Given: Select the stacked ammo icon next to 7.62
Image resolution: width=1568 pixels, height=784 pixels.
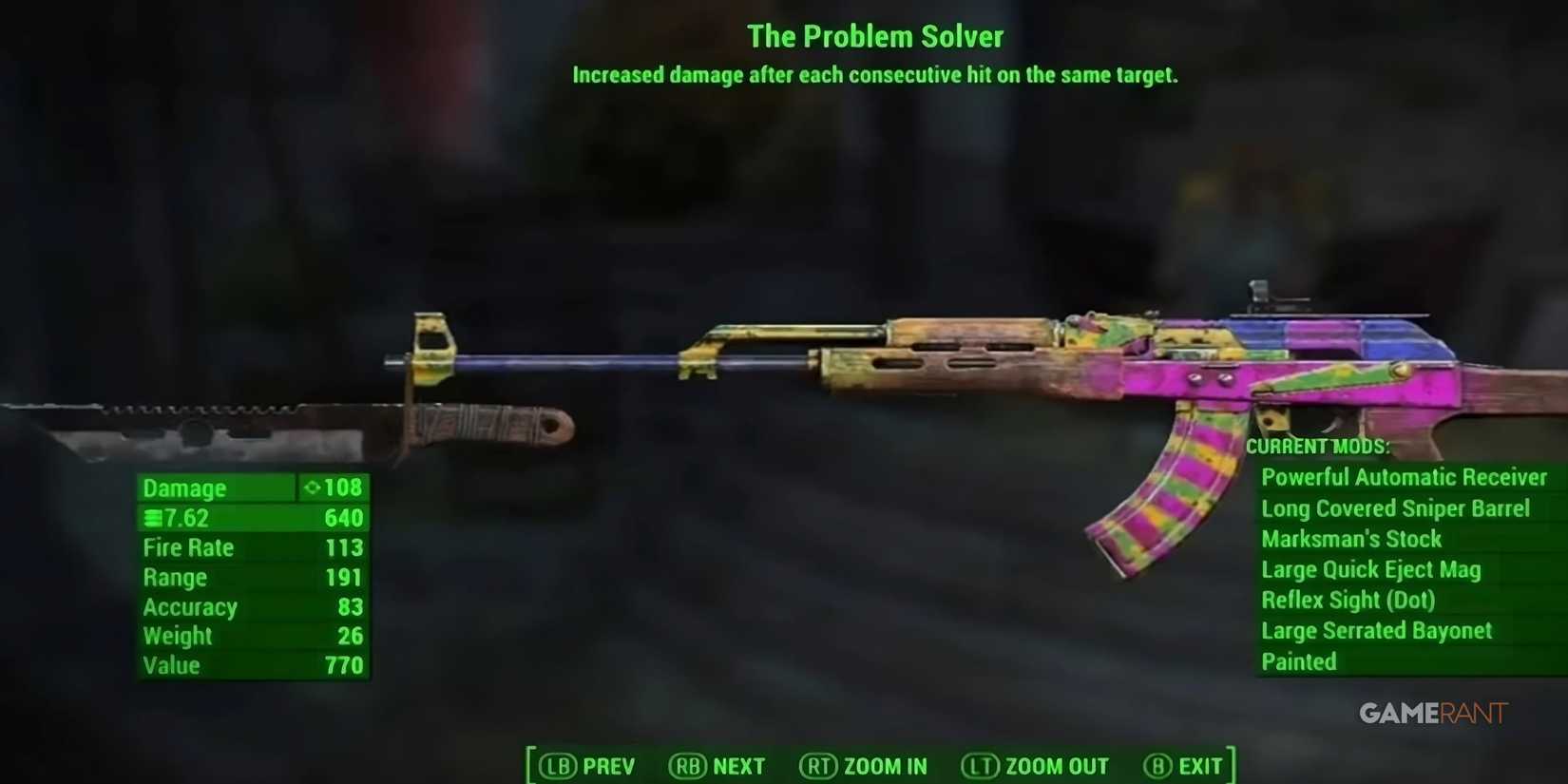Looking at the screenshot, I should click(x=153, y=517).
